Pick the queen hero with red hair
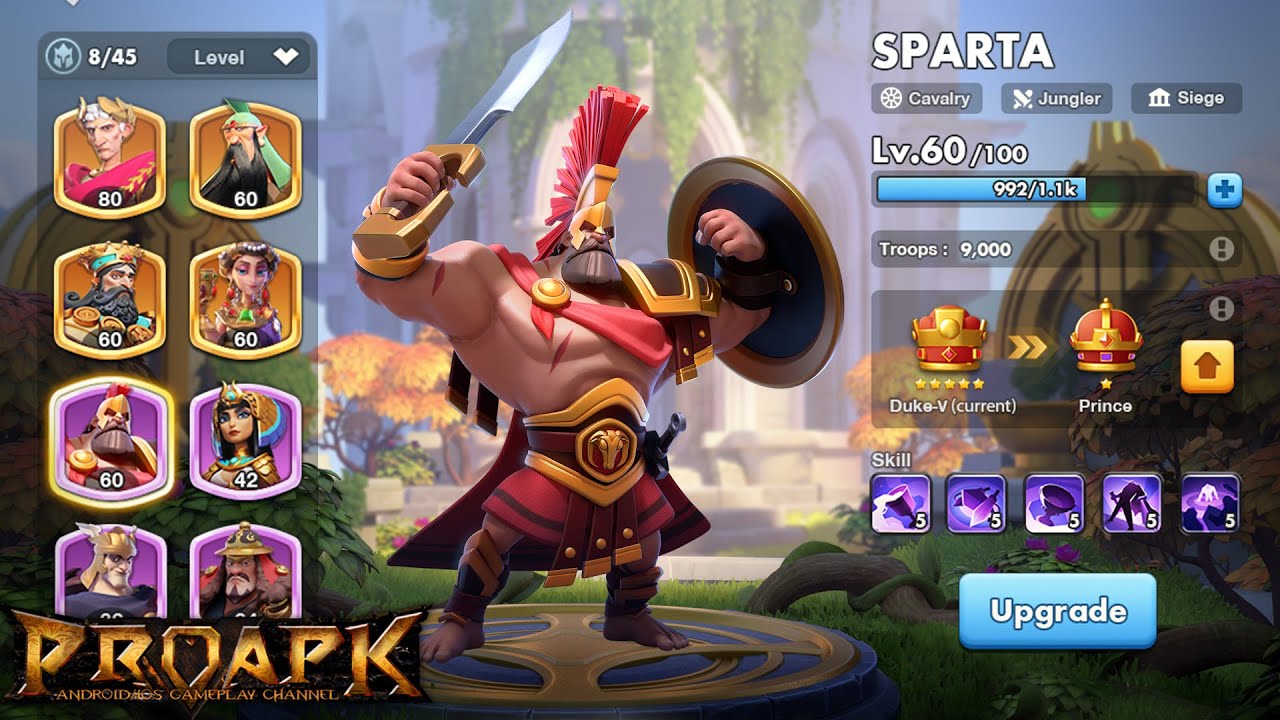 coord(245,300)
